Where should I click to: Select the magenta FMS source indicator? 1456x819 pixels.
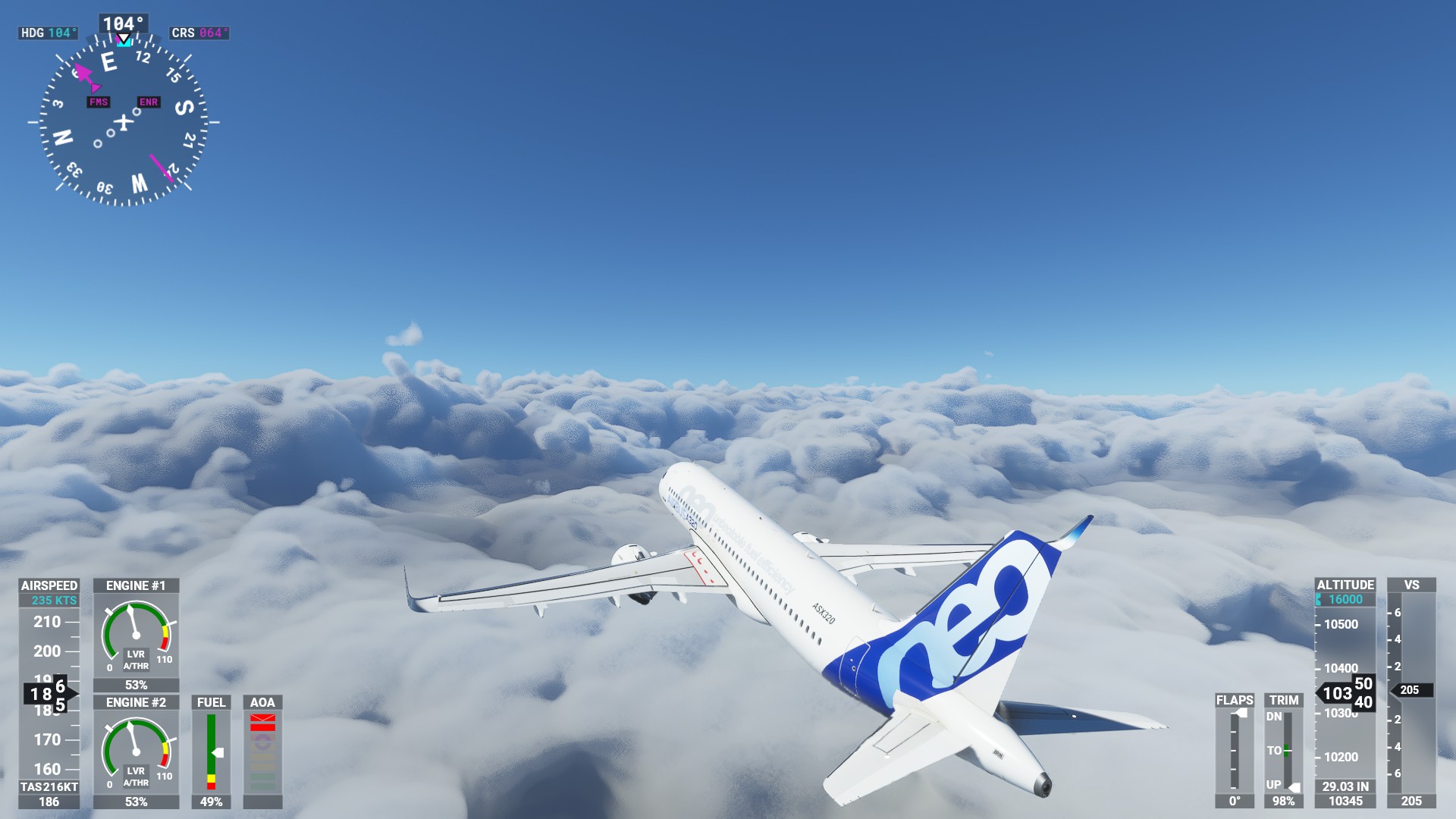(97, 101)
